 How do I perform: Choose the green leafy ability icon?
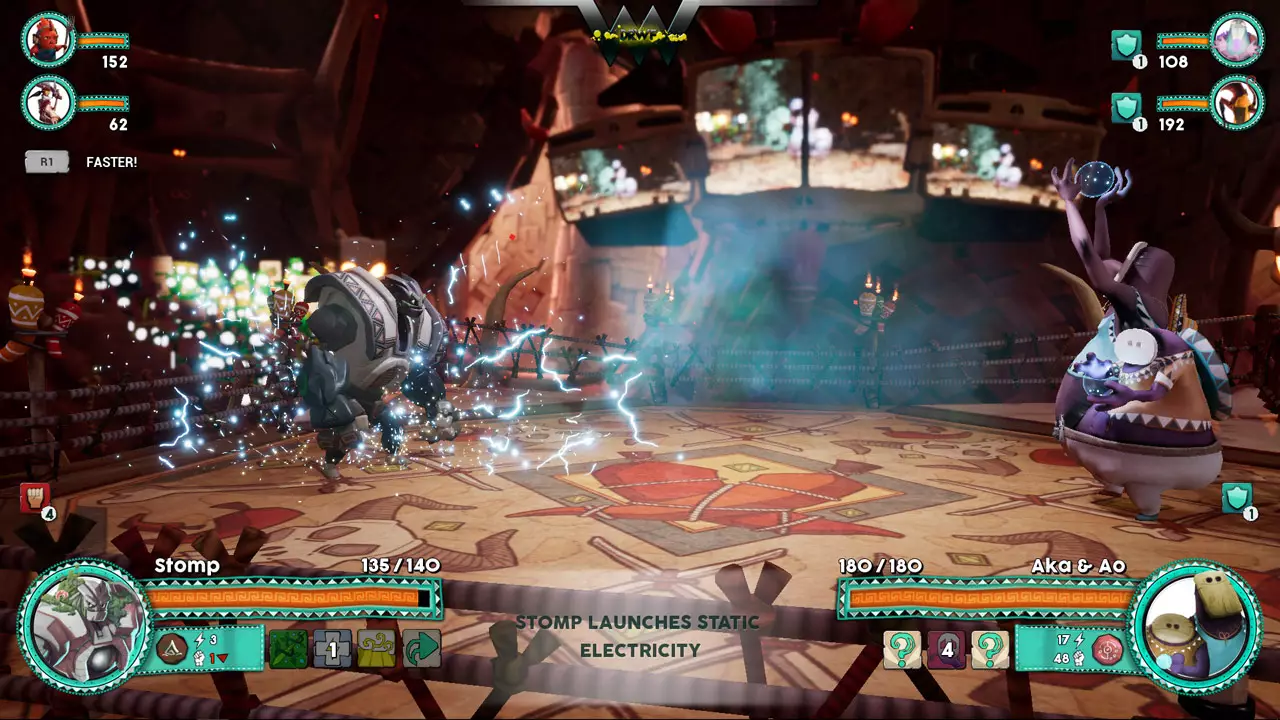(288, 648)
